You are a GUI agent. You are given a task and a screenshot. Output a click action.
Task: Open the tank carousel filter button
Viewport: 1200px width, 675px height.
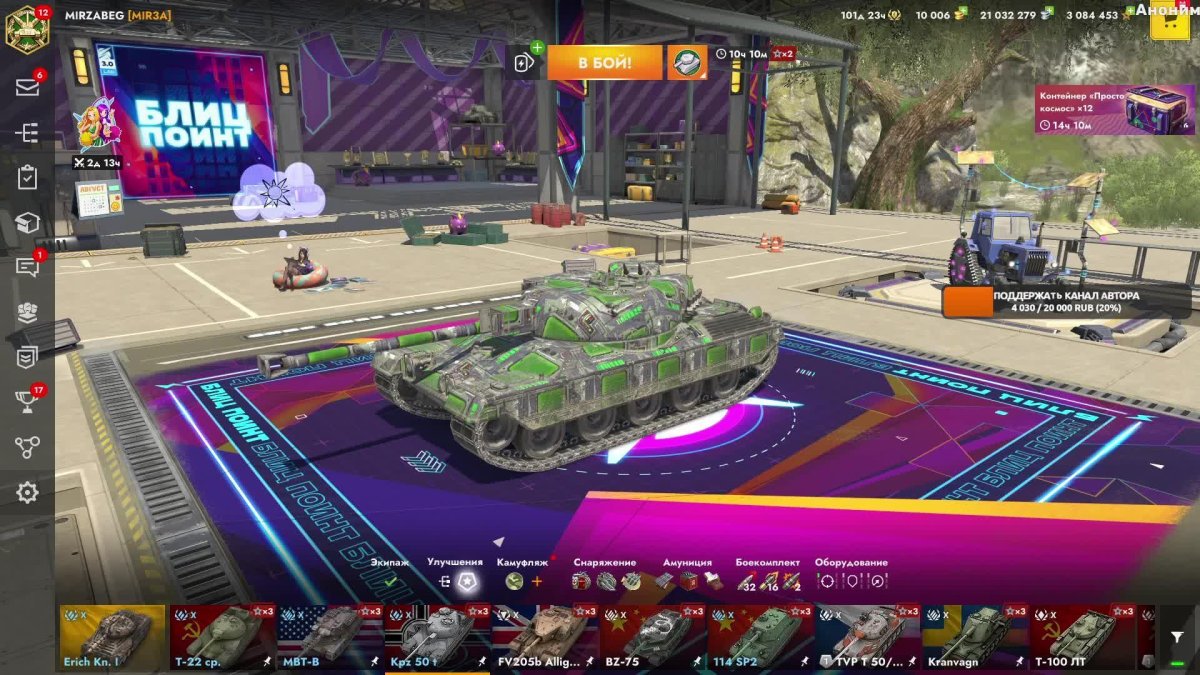click(1176, 637)
